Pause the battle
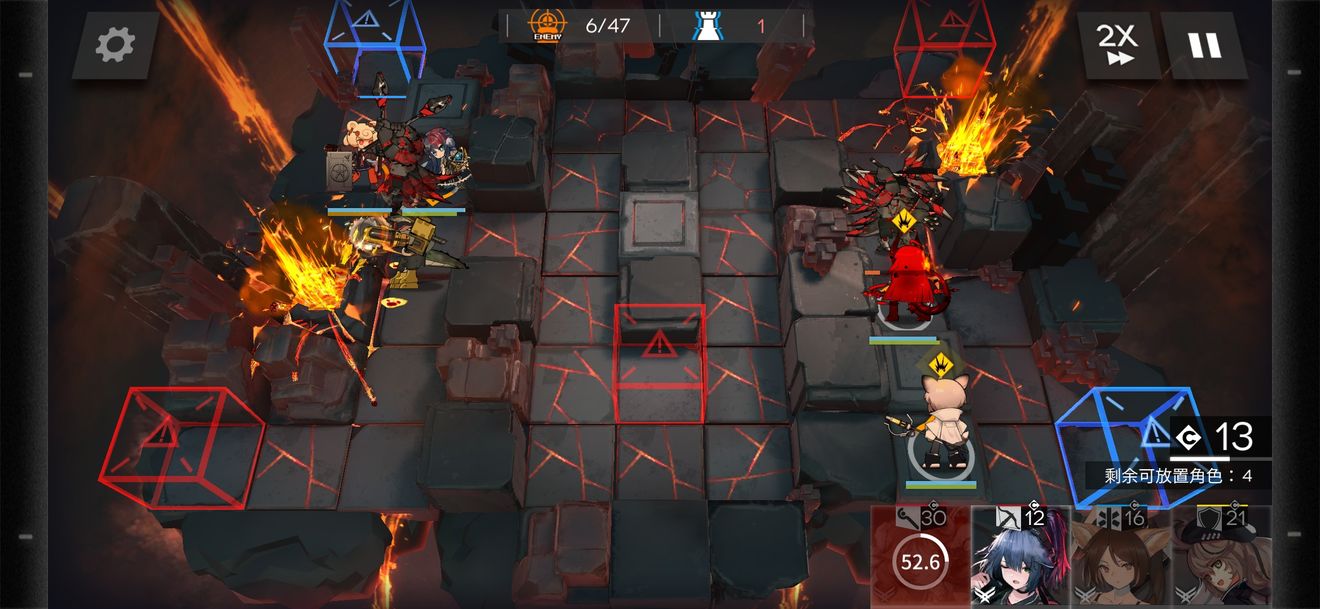 [1205, 45]
